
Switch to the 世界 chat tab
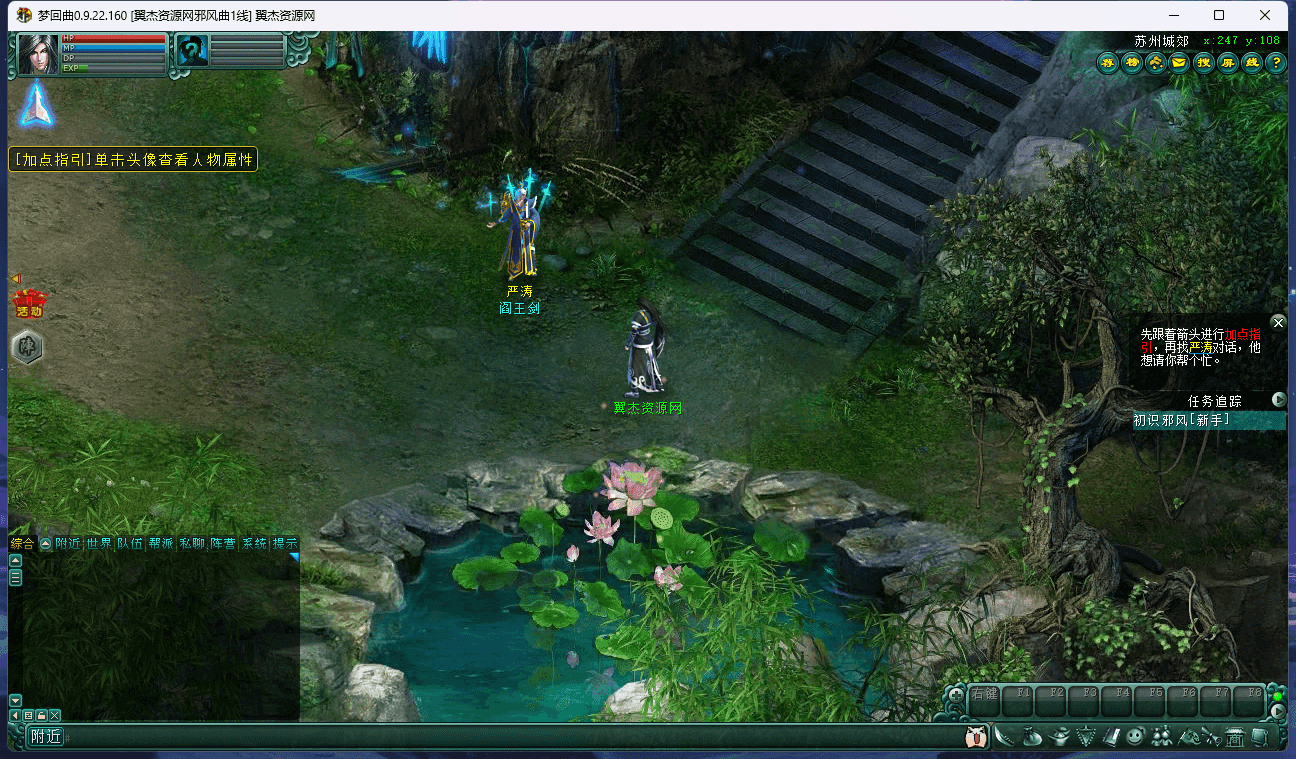(x=99, y=544)
